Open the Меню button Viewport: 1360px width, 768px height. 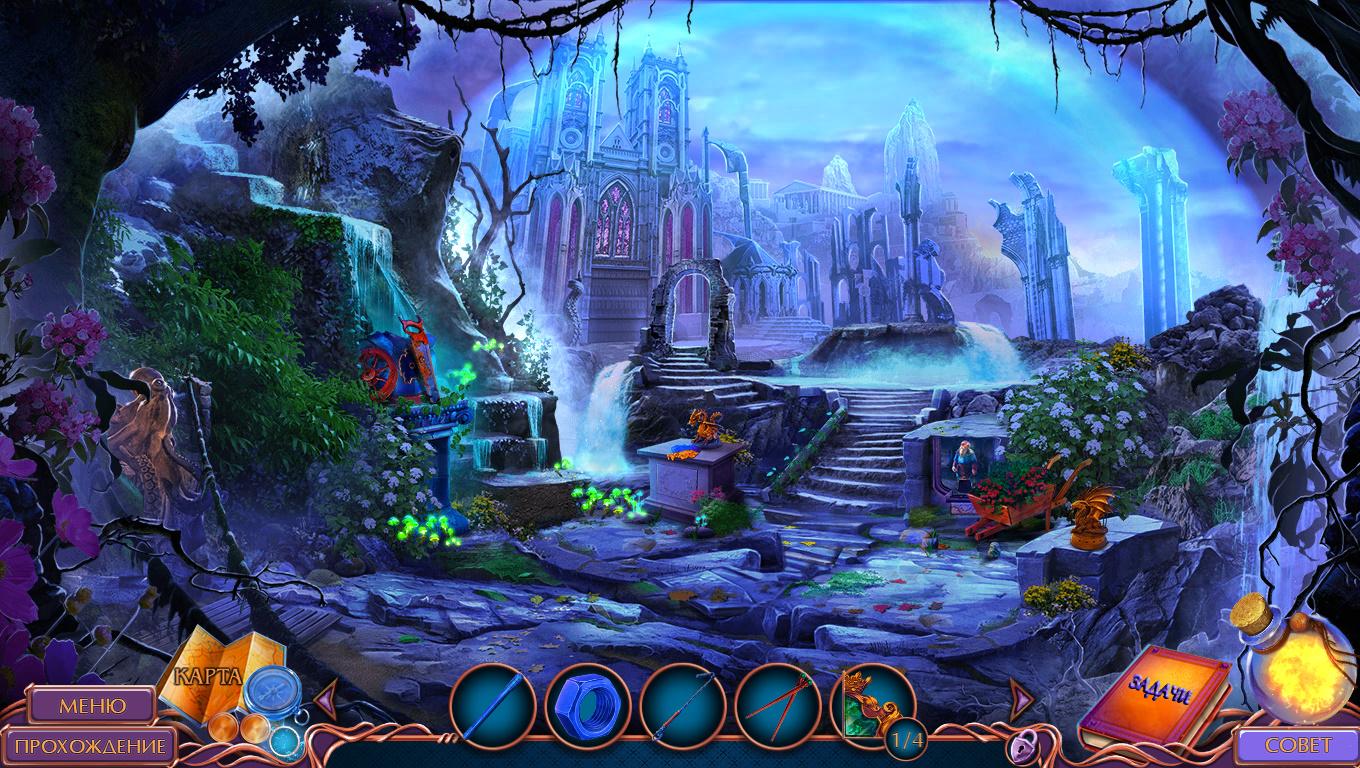point(91,705)
